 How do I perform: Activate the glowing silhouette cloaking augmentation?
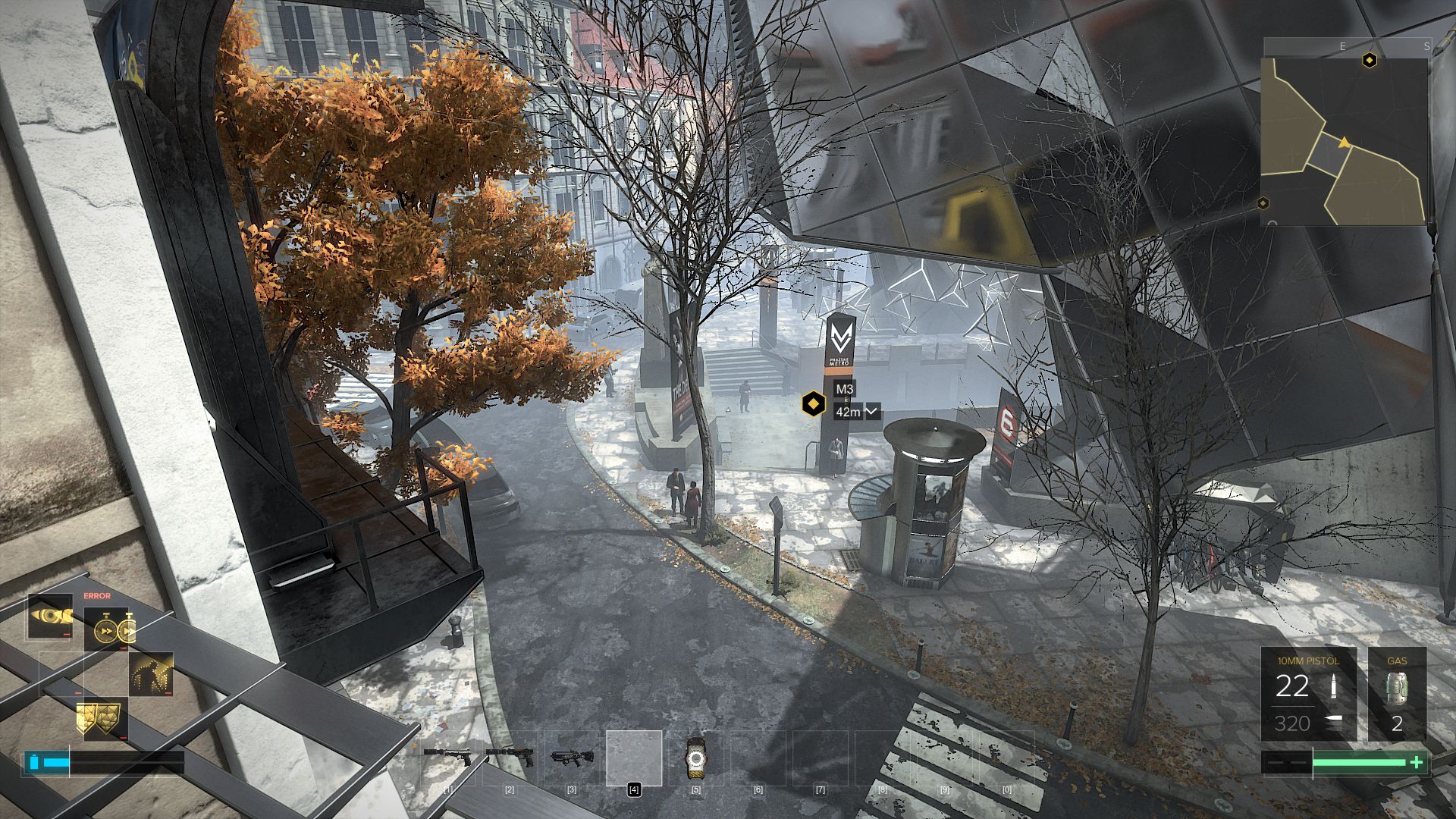pyautogui.click(x=151, y=673)
